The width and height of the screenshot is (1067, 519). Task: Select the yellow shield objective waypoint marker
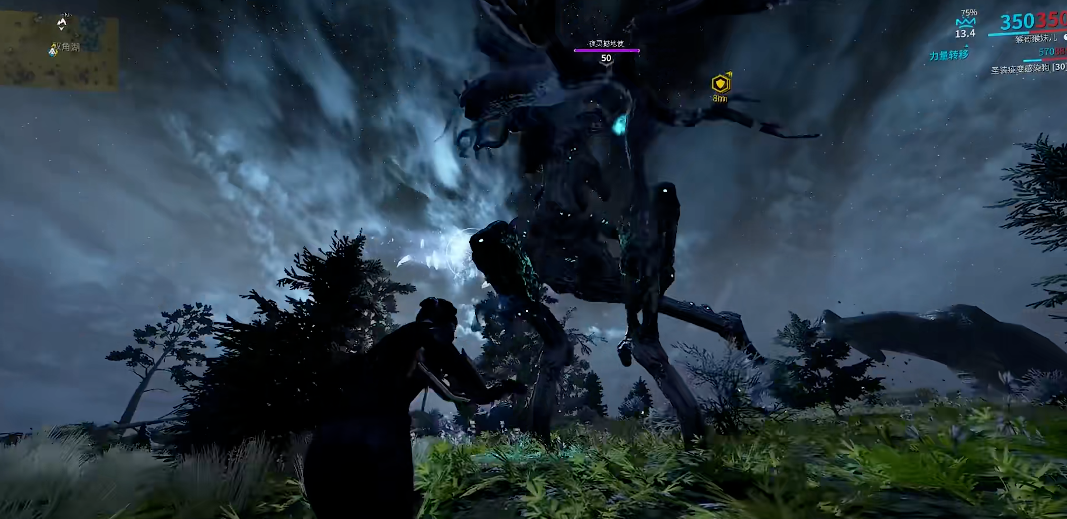coord(719,83)
